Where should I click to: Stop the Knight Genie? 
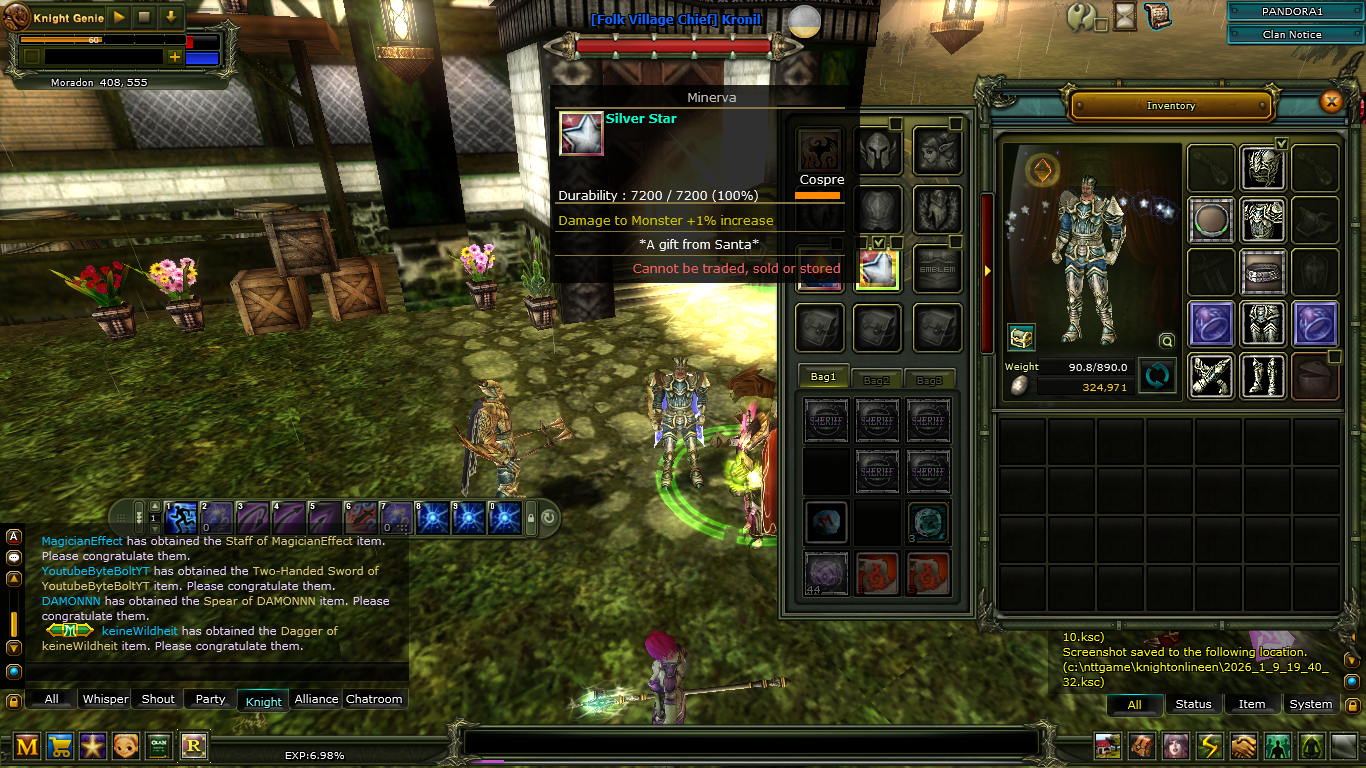[145, 17]
